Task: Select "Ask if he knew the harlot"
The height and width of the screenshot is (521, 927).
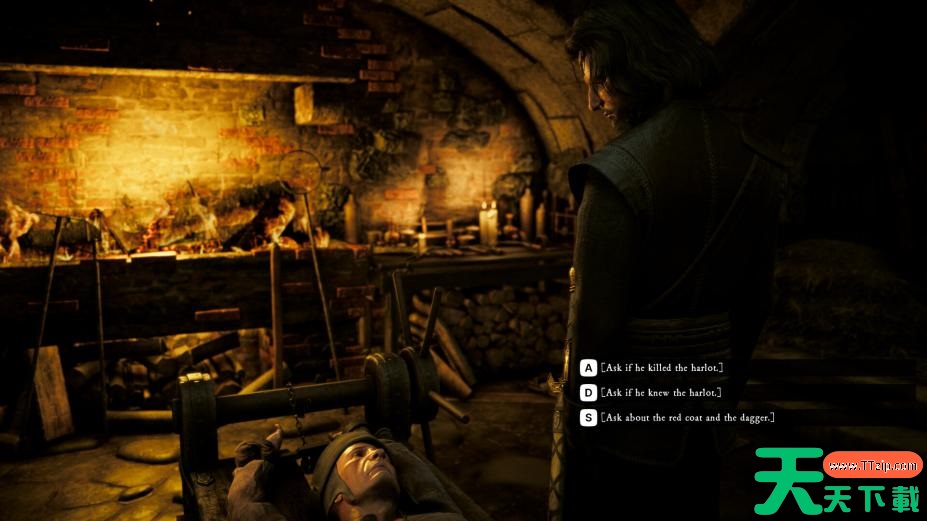Action: pos(660,393)
